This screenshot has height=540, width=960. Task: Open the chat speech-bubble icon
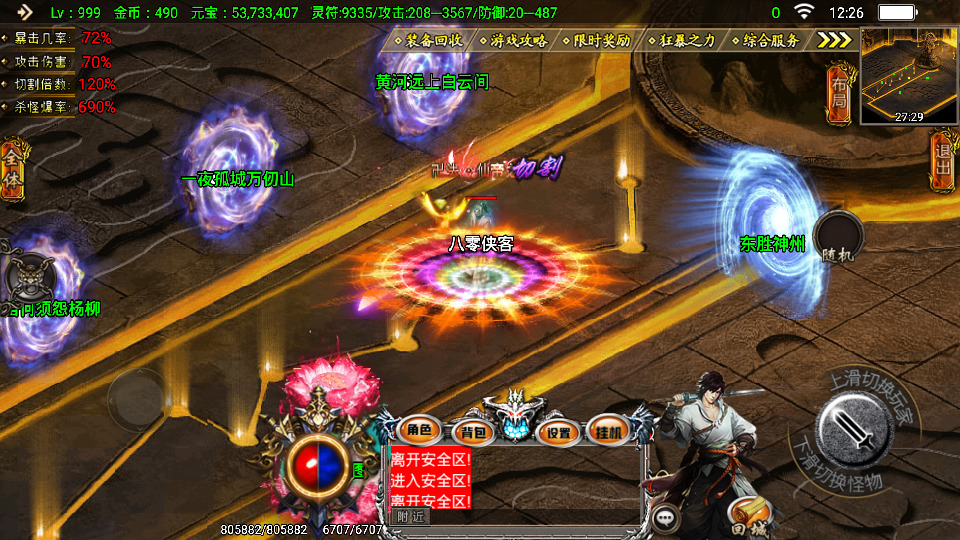pyautogui.click(x=666, y=518)
